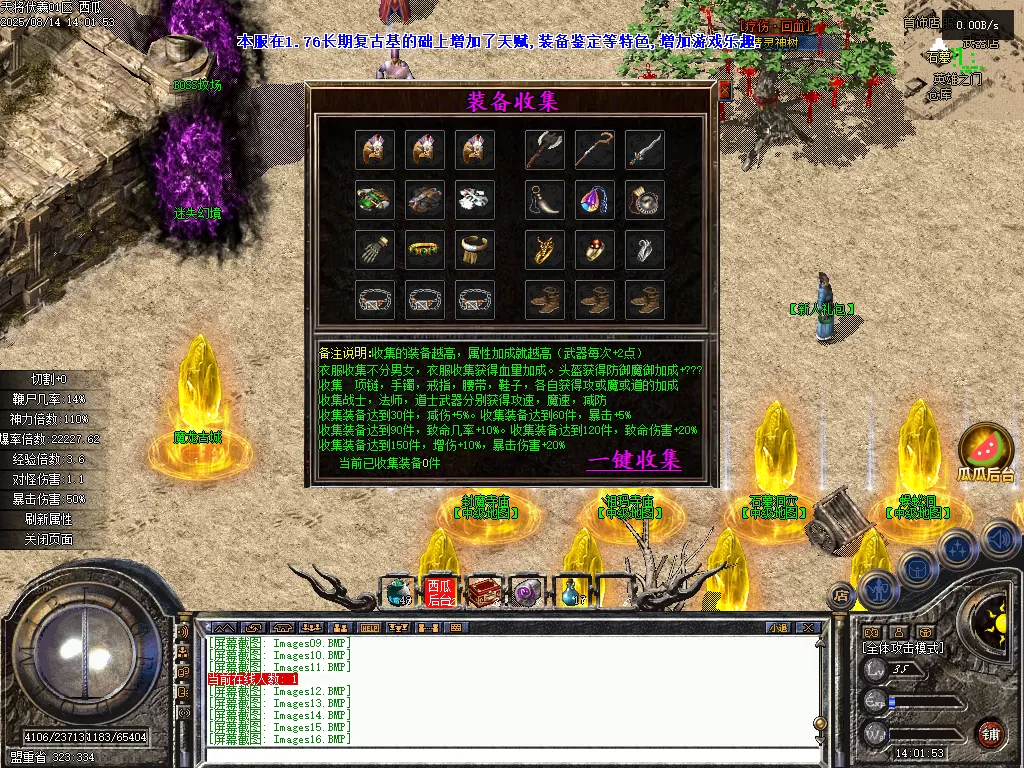Close the 装备收集 equipment collection panel

724,90
